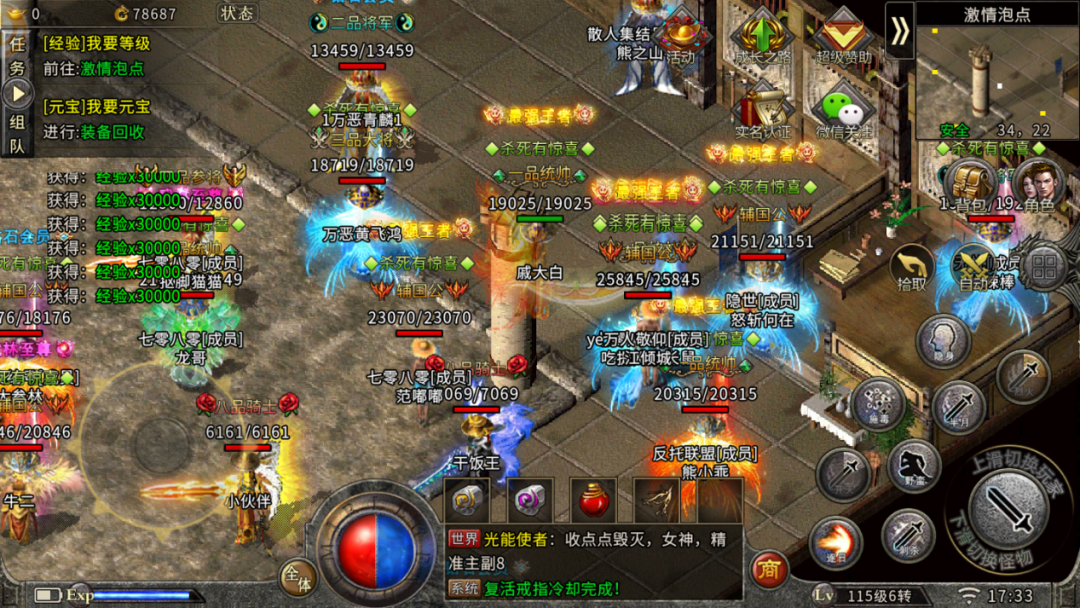This screenshot has height=608, width=1080.
Task: Activate the 逐日 fire skill
Action: point(835,541)
